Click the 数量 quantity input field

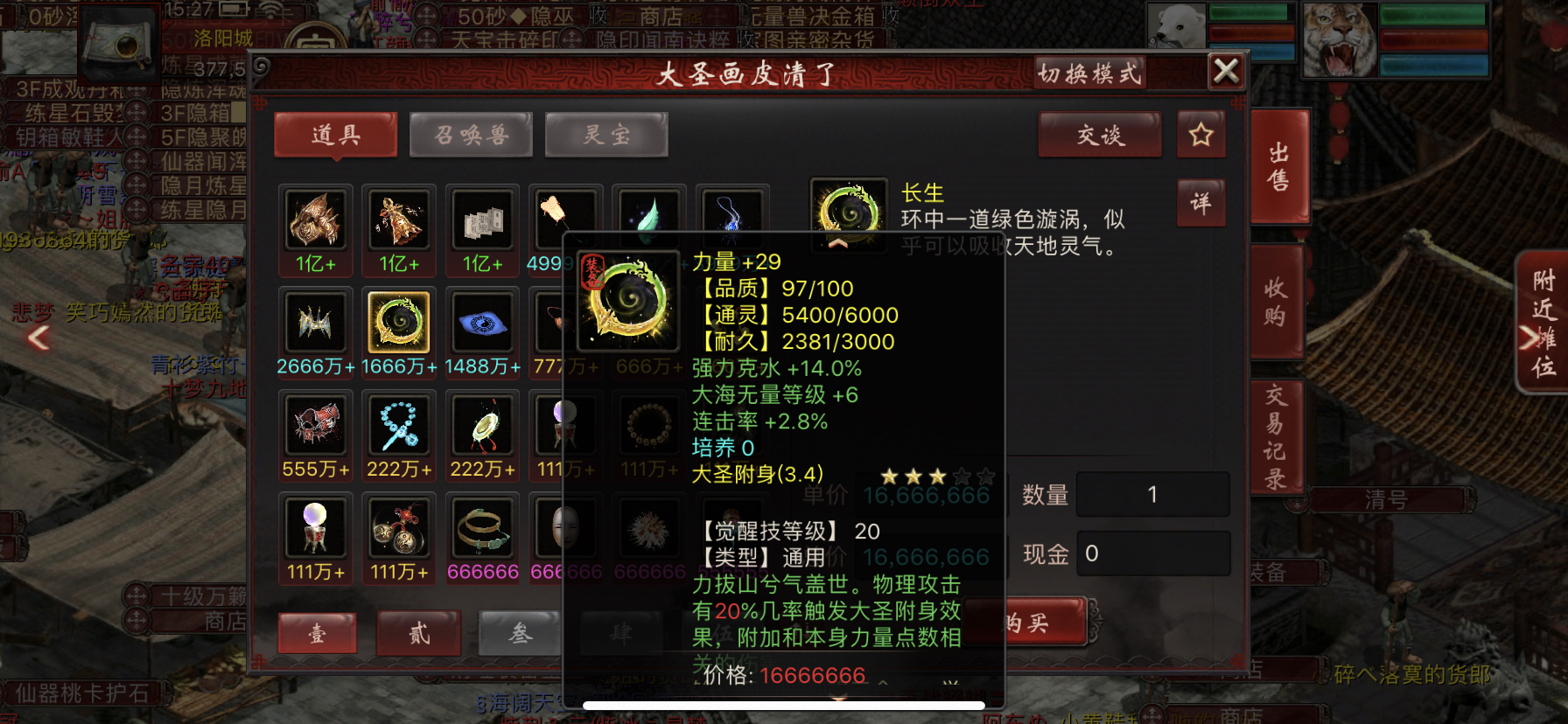tap(1153, 494)
